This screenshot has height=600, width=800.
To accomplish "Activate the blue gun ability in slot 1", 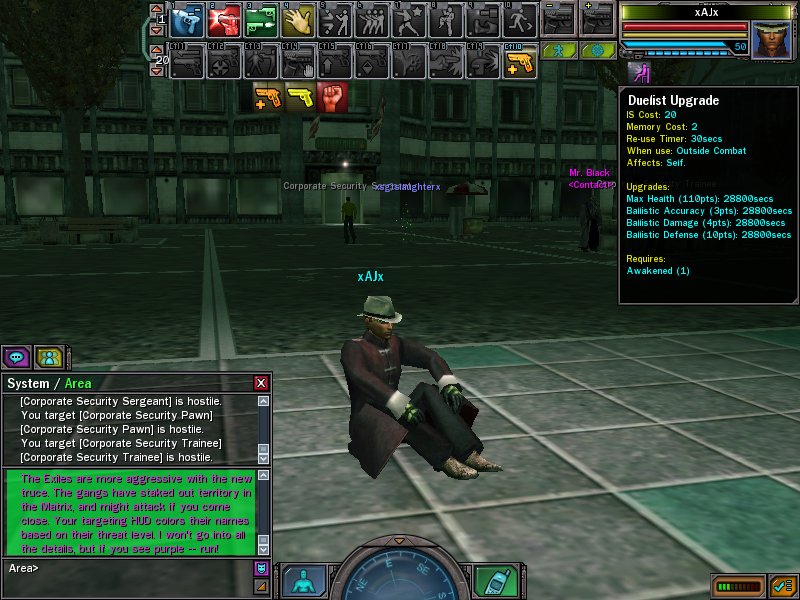I will point(185,21).
